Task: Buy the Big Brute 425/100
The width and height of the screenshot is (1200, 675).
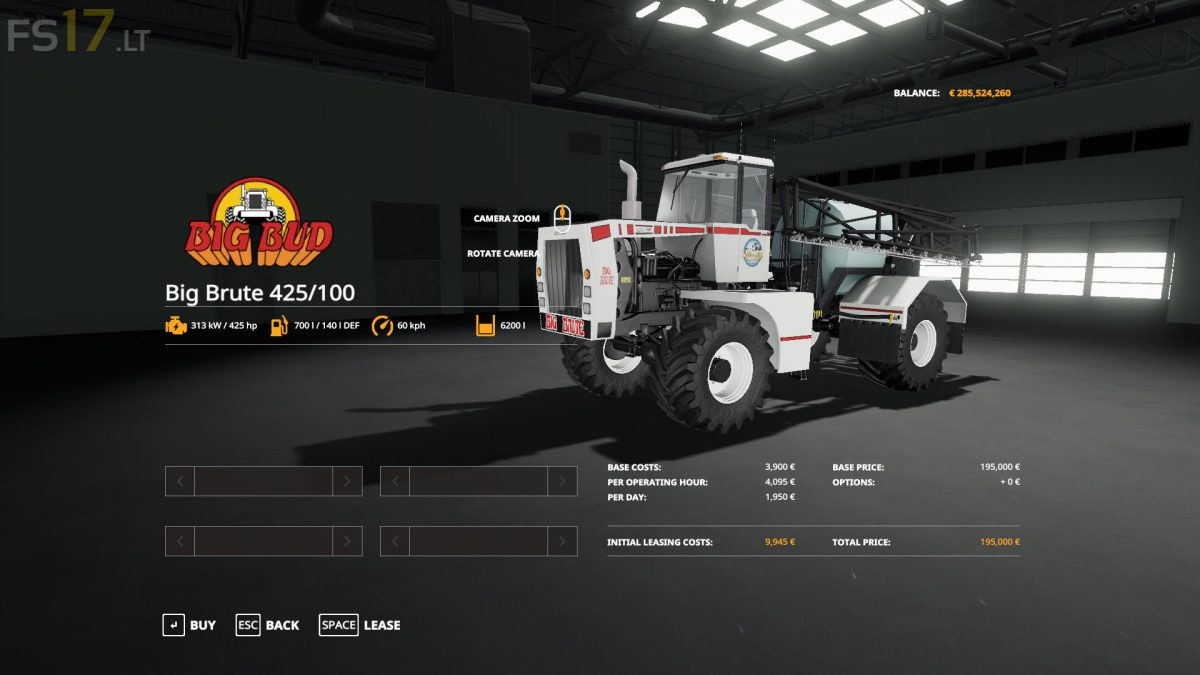Action: pos(189,625)
